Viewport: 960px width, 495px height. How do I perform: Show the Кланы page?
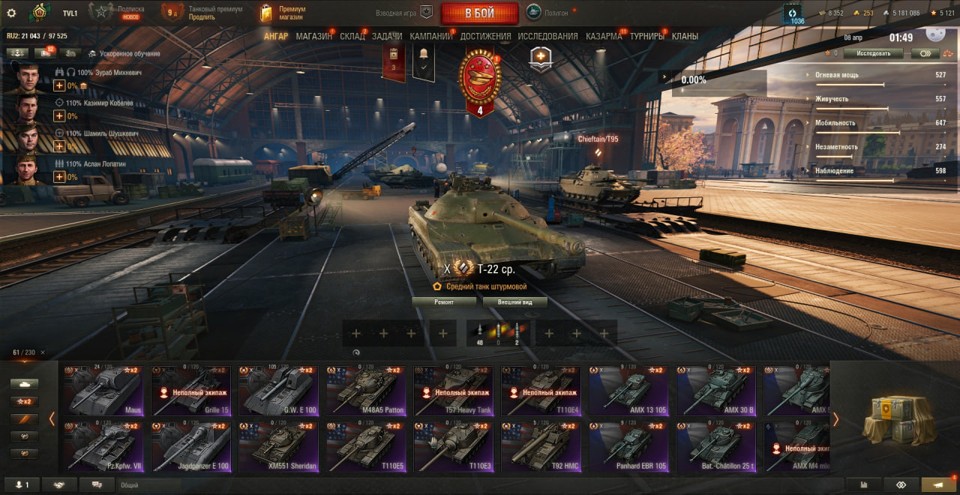coord(685,36)
